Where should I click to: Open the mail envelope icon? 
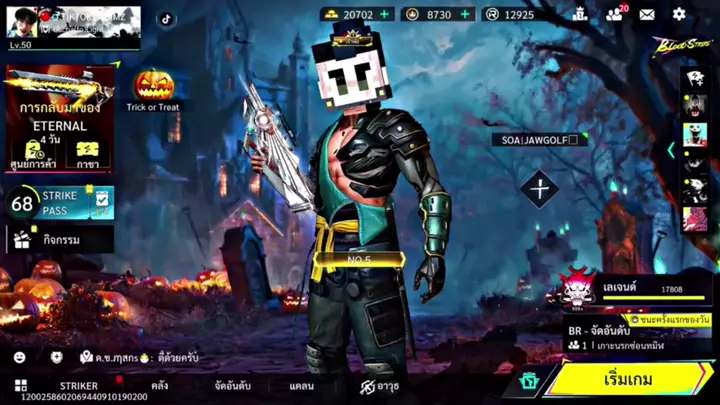(x=647, y=14)
